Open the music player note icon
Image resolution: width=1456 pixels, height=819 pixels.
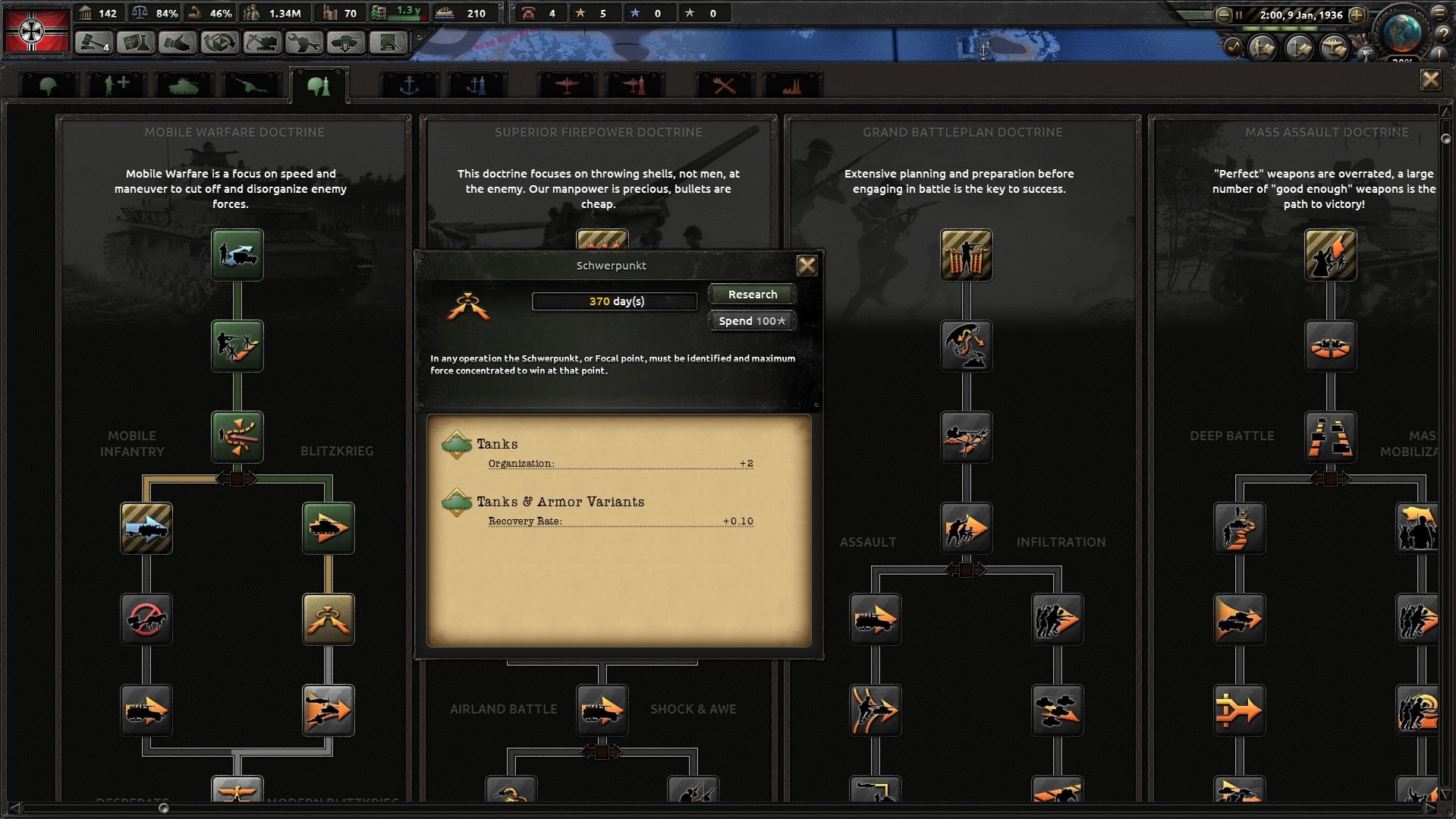(1235, 47)
